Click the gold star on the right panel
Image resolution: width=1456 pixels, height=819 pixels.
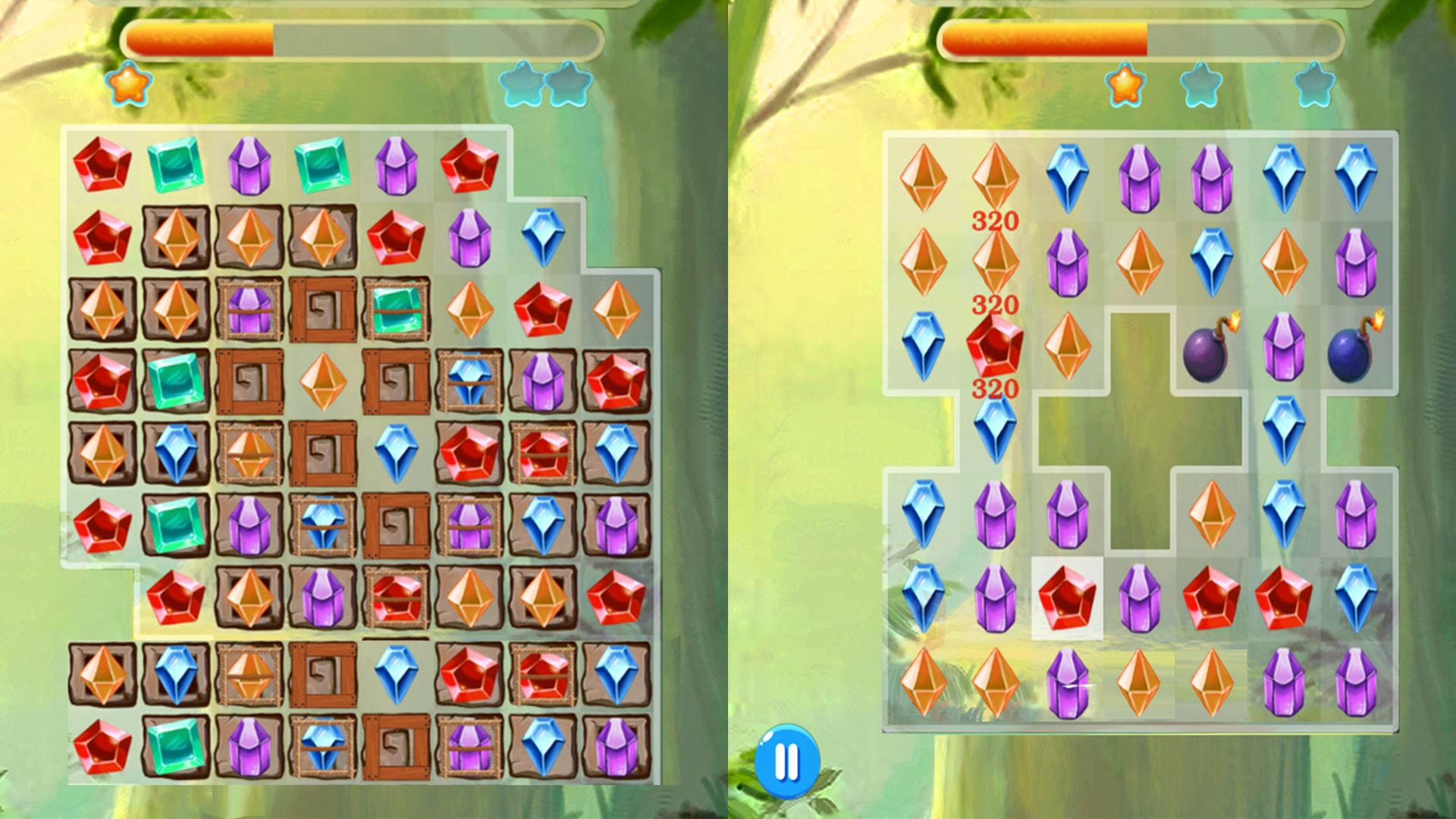(1125, 86)
